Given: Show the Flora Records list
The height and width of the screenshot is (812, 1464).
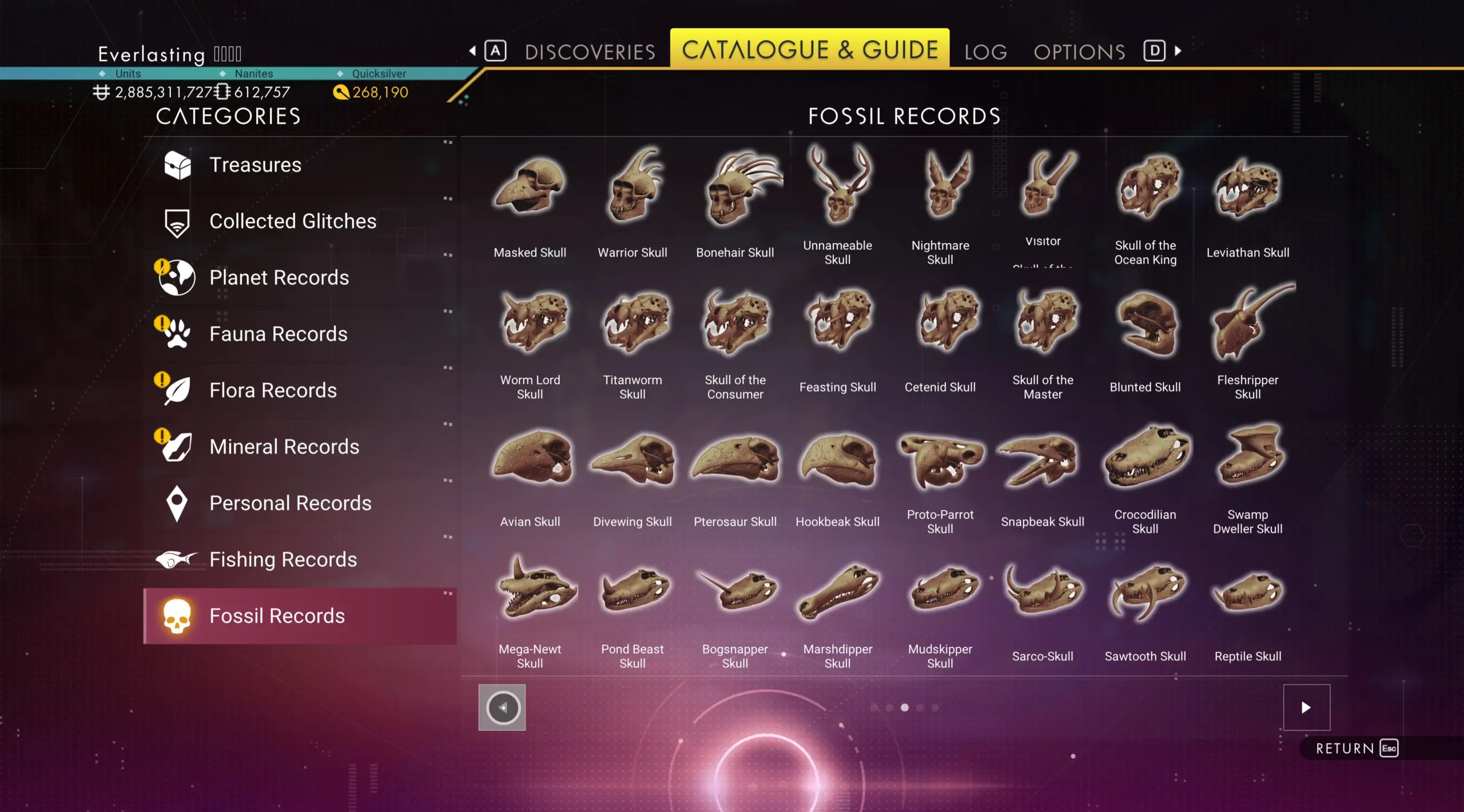Looking at the screenshot, I should tap(273, 390).
